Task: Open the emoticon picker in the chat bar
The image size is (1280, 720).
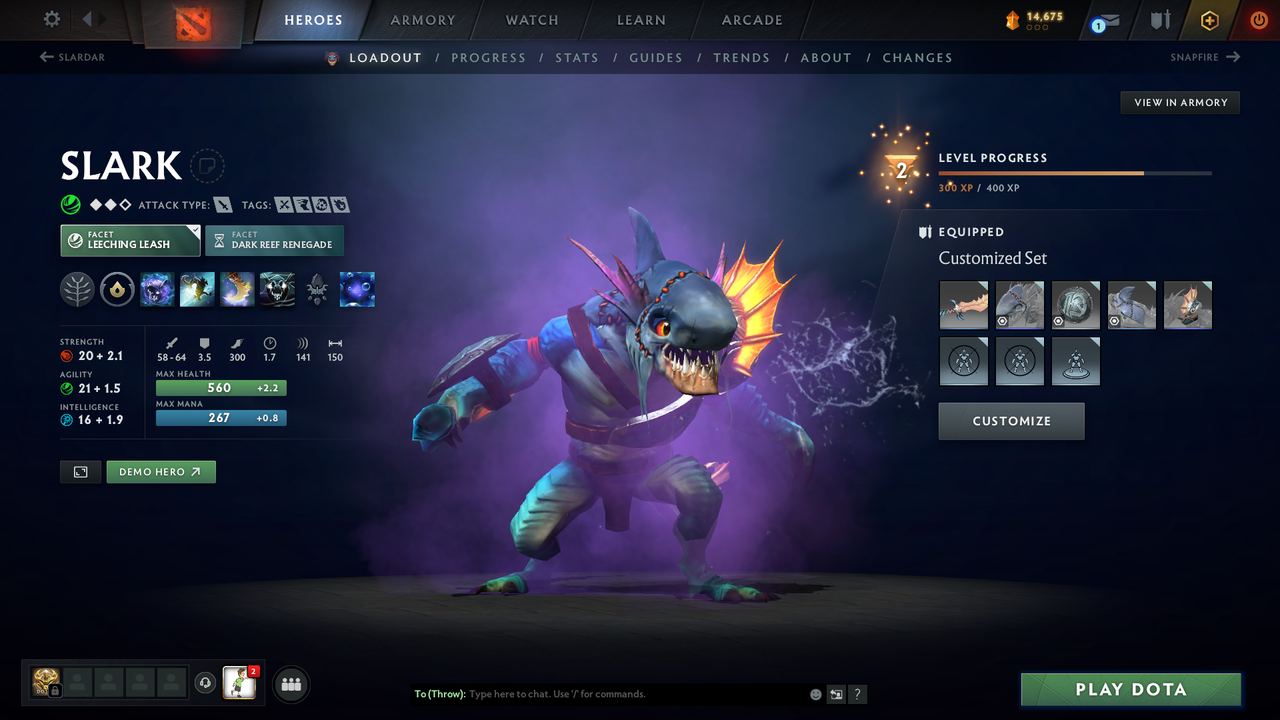Action: click(x=815, y=694)
